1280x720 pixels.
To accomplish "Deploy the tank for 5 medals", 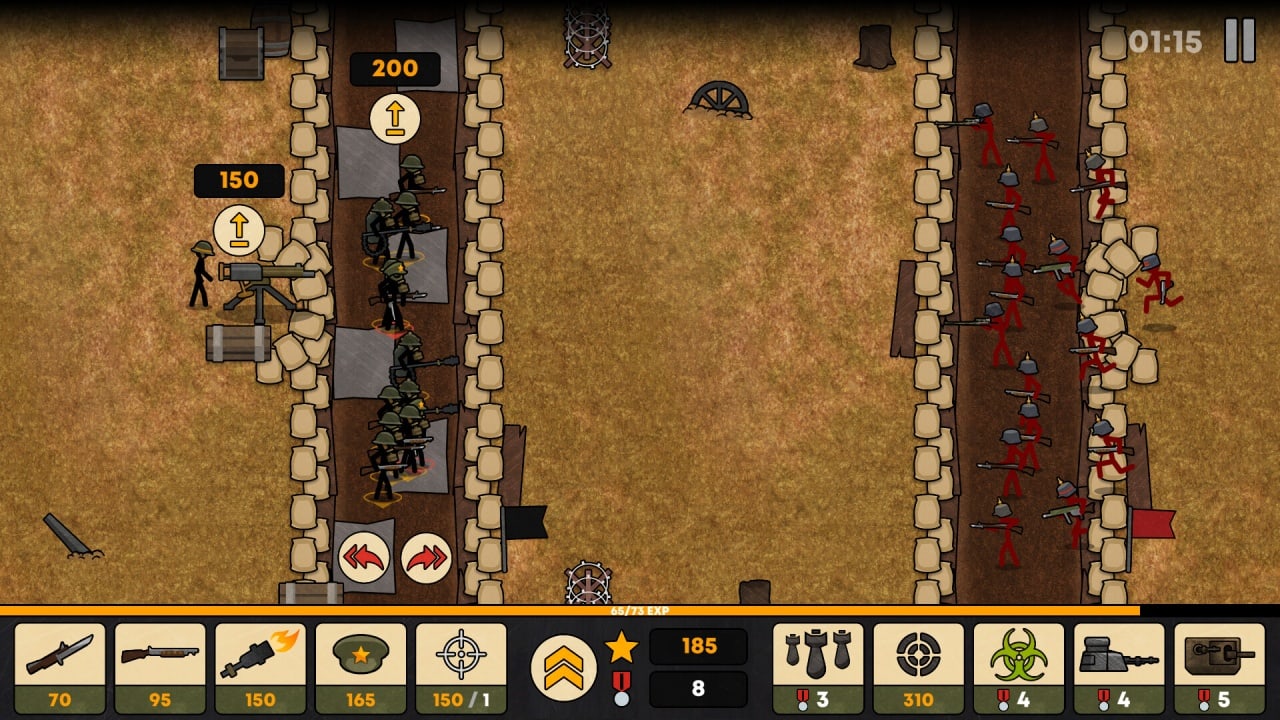I will [1219, 667].
